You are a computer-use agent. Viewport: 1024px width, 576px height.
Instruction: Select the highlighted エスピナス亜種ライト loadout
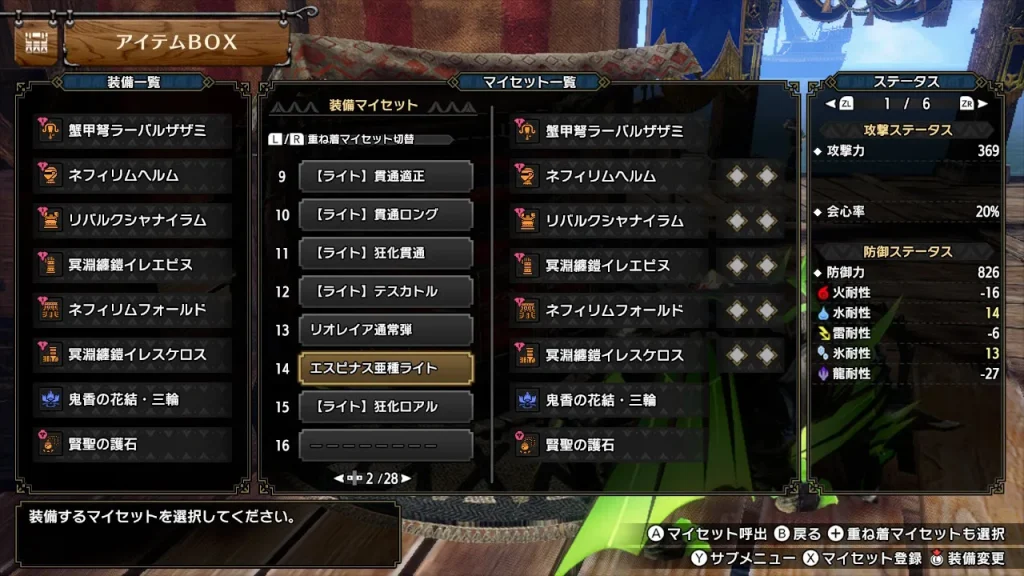(385, 368)
